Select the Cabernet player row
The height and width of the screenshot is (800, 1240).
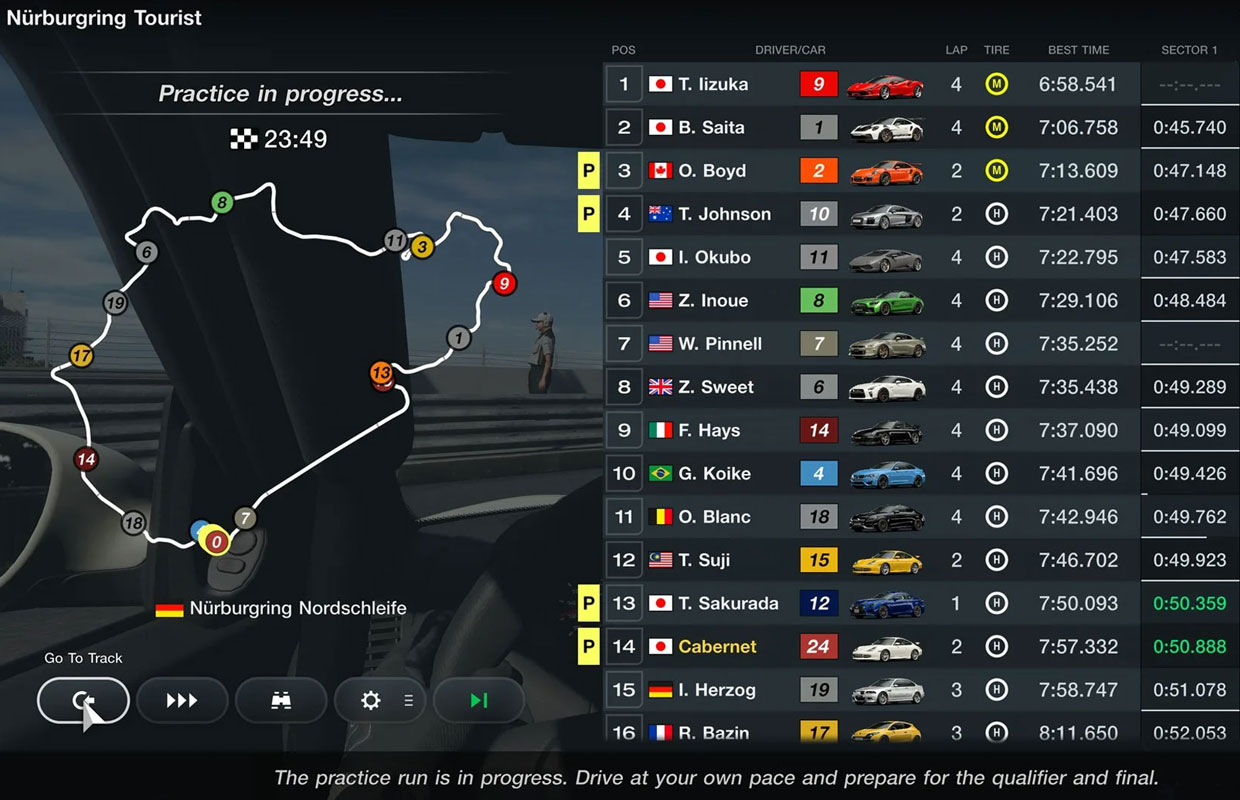click(870, 646)
